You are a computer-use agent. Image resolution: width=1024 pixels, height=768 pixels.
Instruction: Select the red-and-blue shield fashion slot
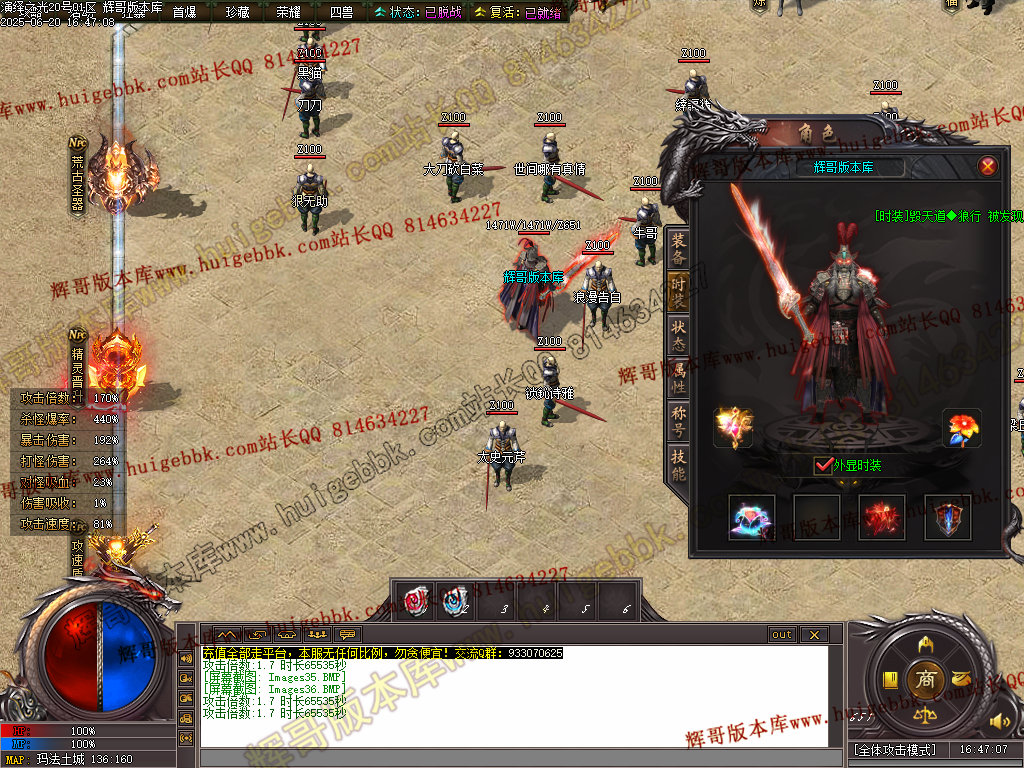948,517
